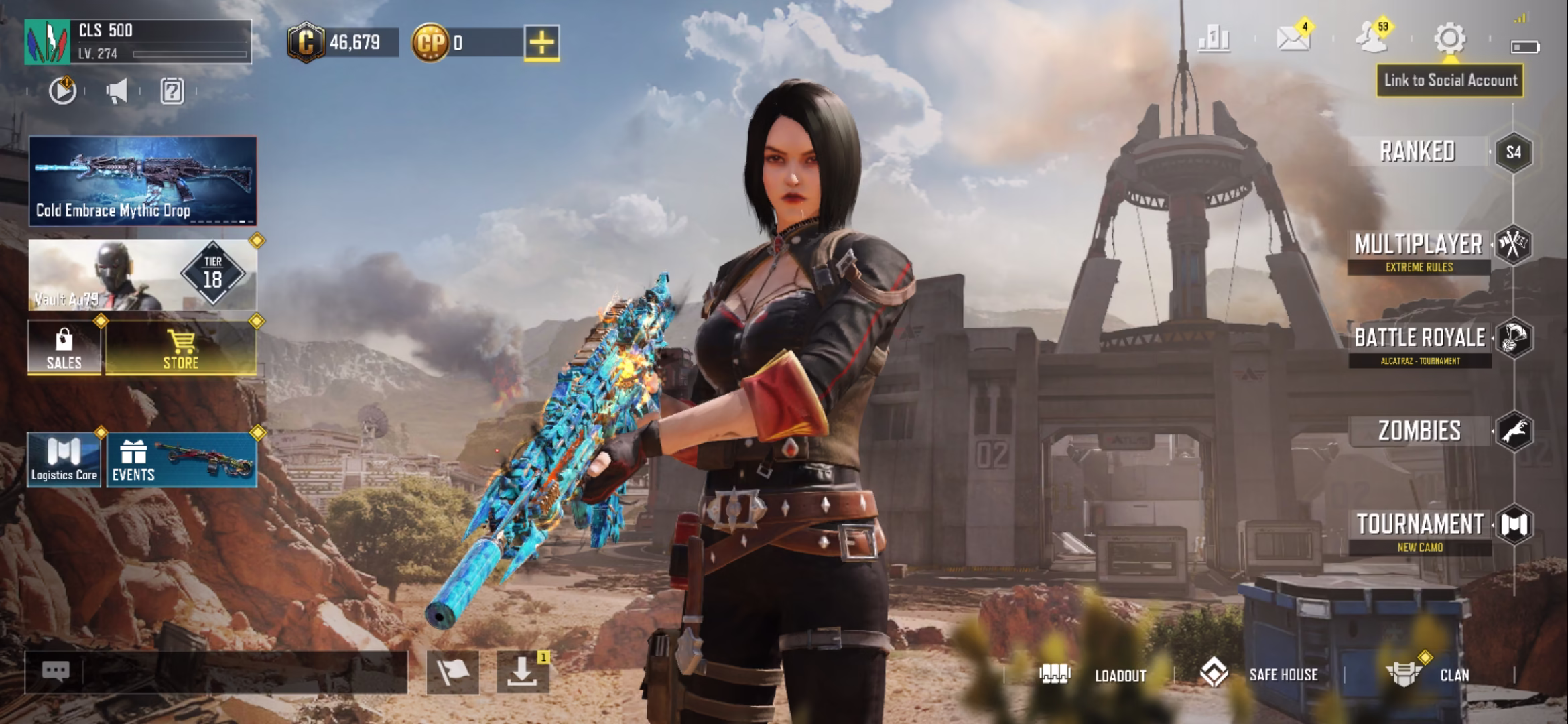Add CP with the plus button

point(541,43)
